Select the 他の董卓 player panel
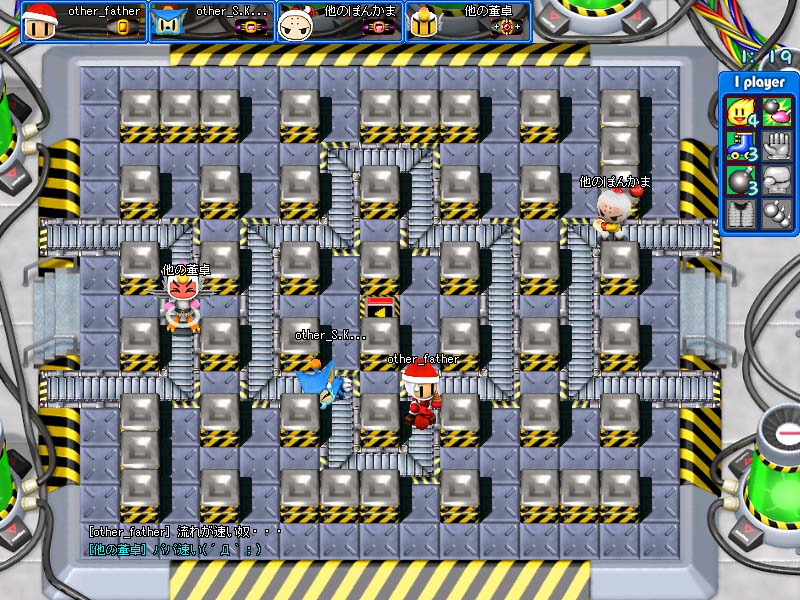Image resolution: width=800 pixels, height=600 pixels. coord(468,21)
